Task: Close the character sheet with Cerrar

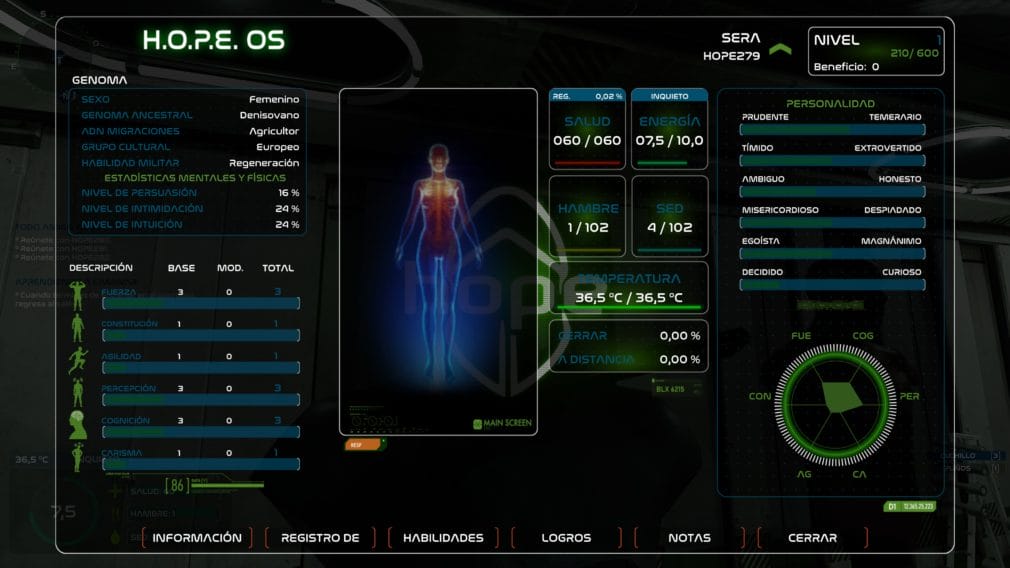Action: coord(812,538)
